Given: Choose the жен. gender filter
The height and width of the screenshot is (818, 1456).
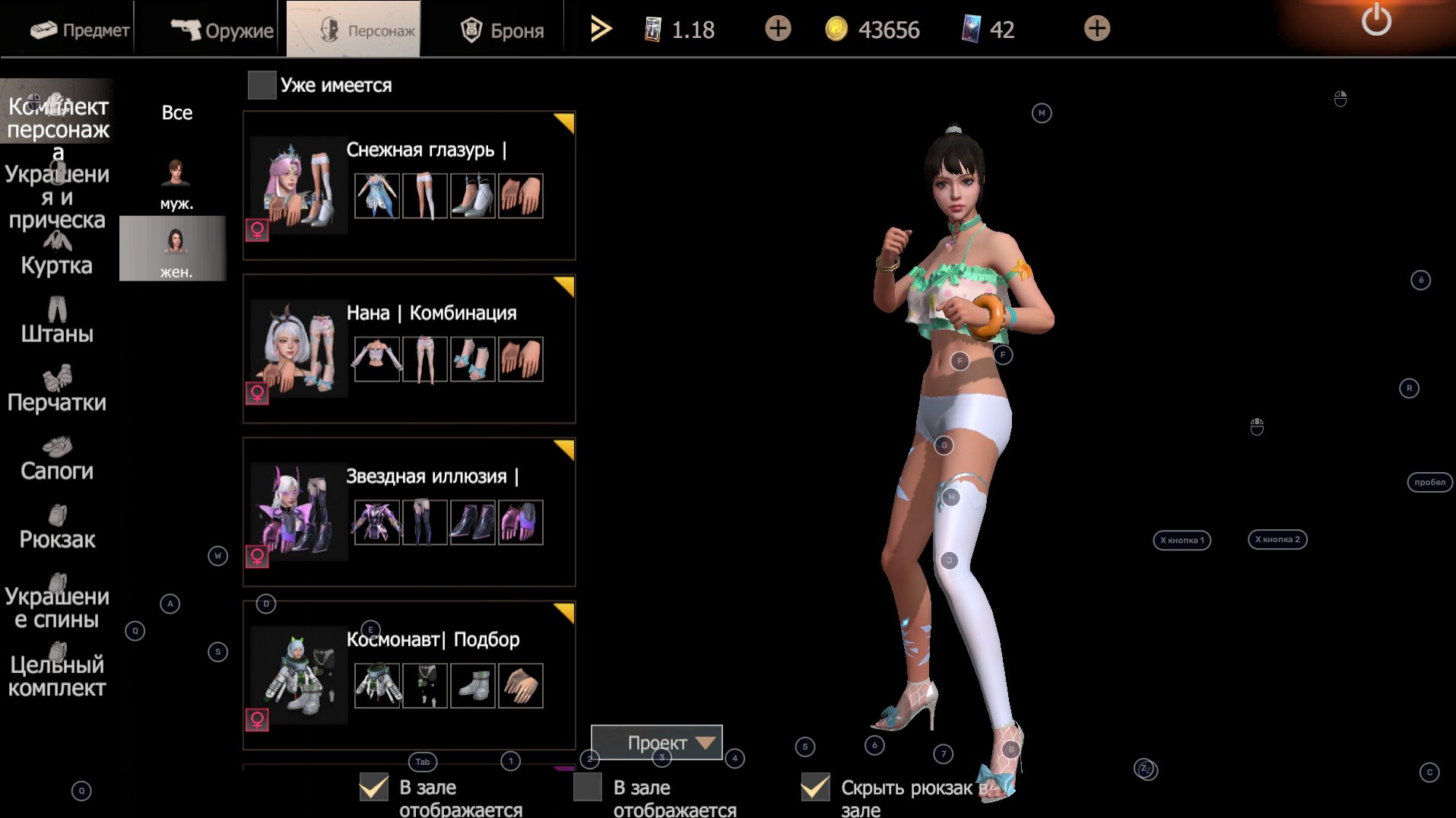Looking at the screenshot, I should tap(174, 250).
